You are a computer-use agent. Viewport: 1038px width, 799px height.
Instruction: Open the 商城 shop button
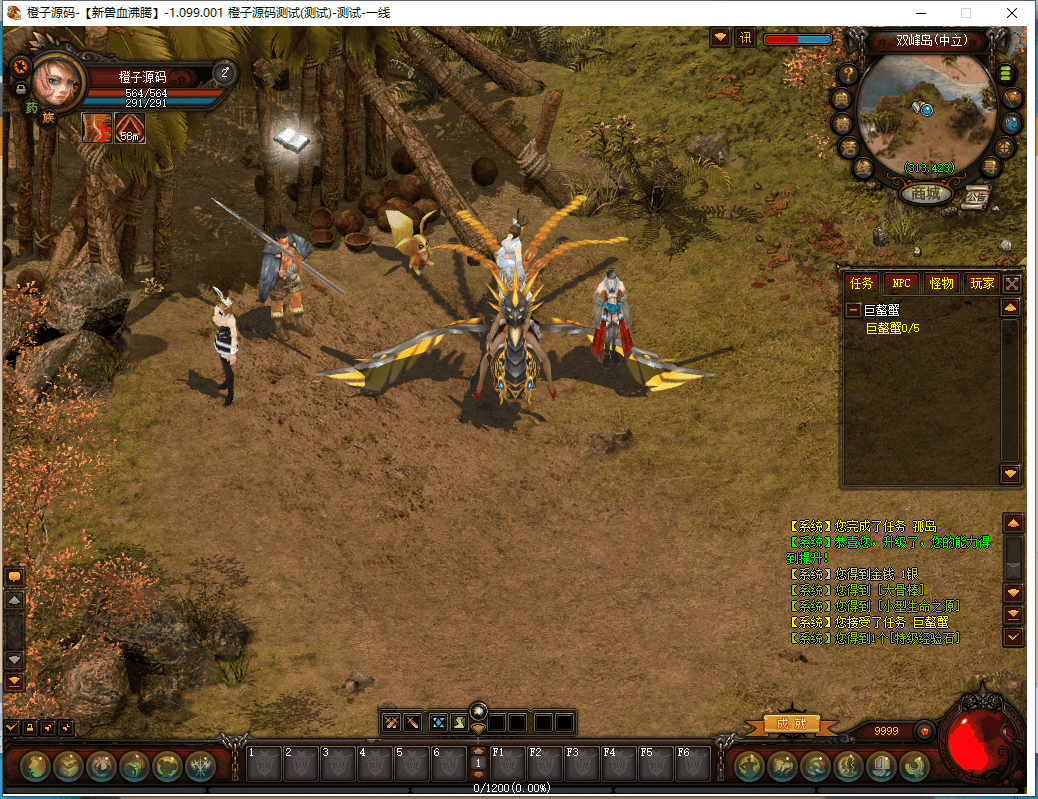tap(925, 193)
